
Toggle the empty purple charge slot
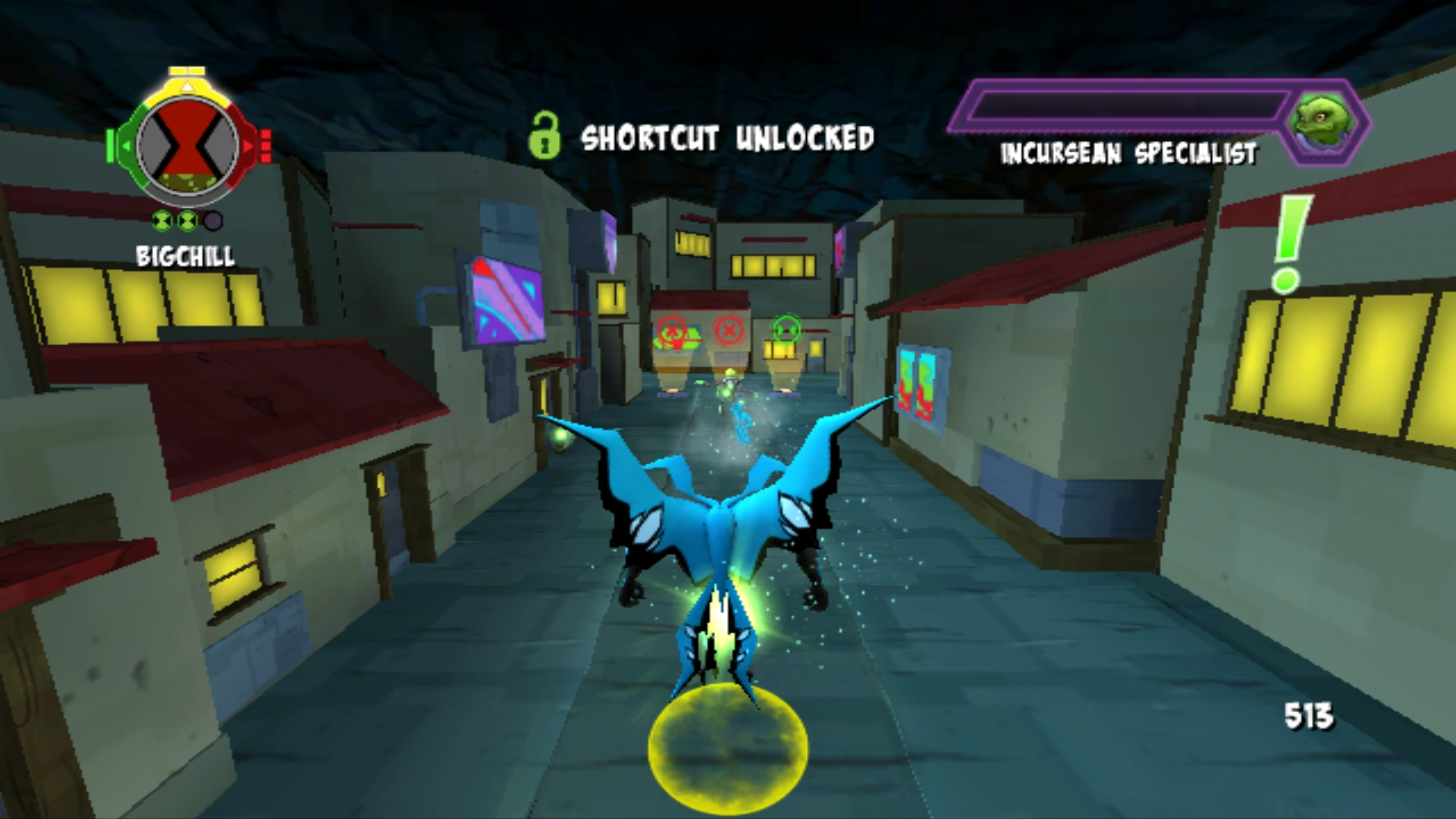(213, 221)
